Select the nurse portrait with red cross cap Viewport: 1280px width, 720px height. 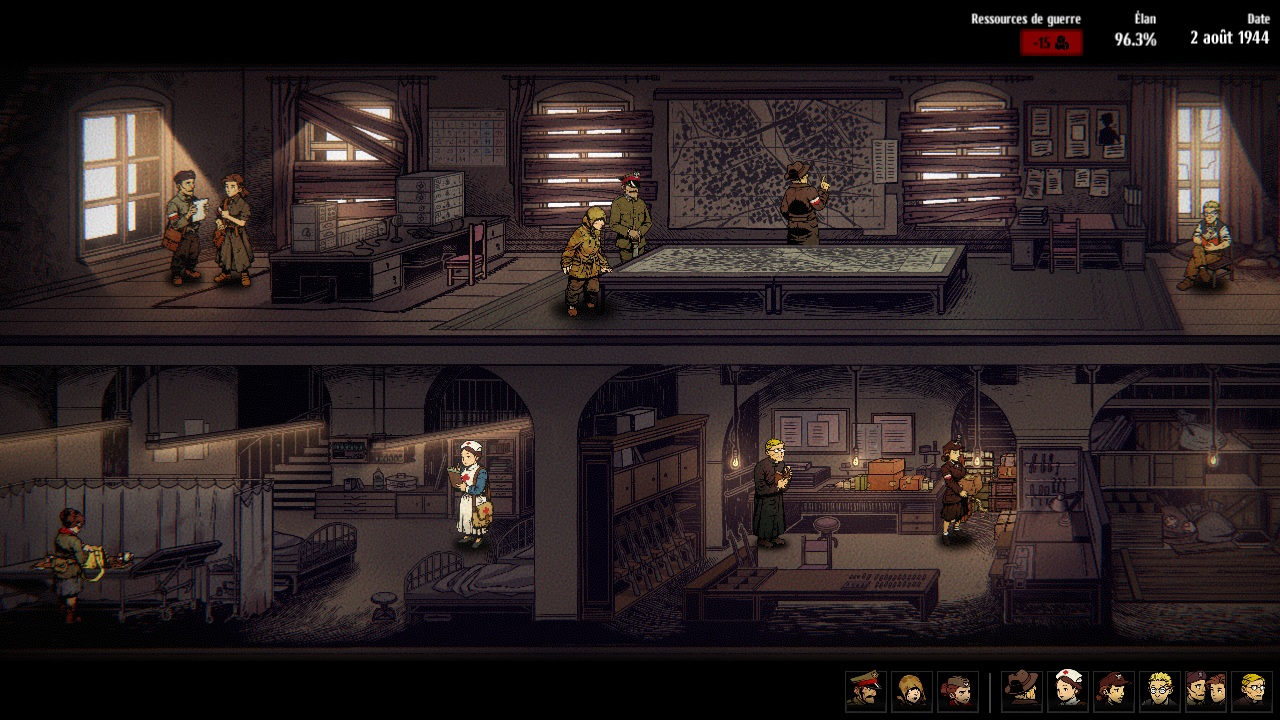[1068, 691]
